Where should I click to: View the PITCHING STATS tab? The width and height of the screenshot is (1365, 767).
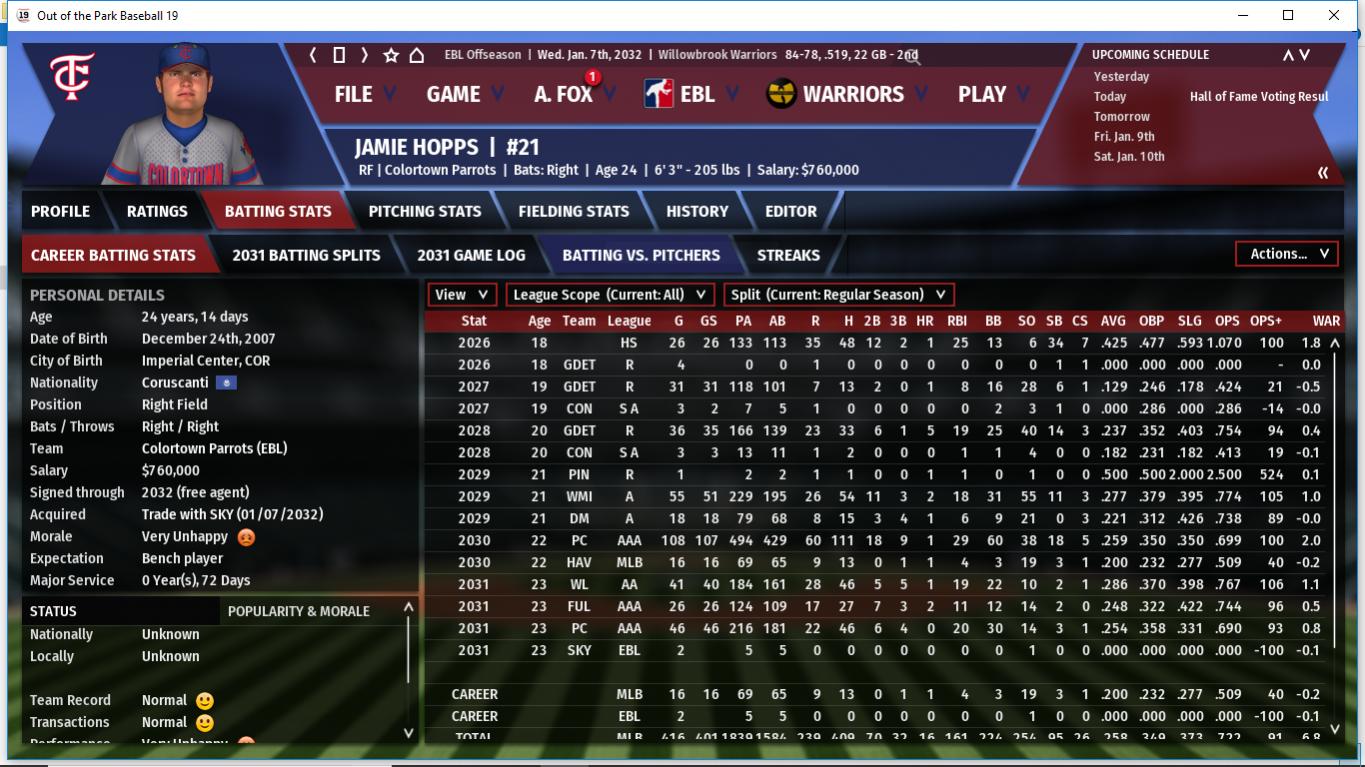coord(424,211)
